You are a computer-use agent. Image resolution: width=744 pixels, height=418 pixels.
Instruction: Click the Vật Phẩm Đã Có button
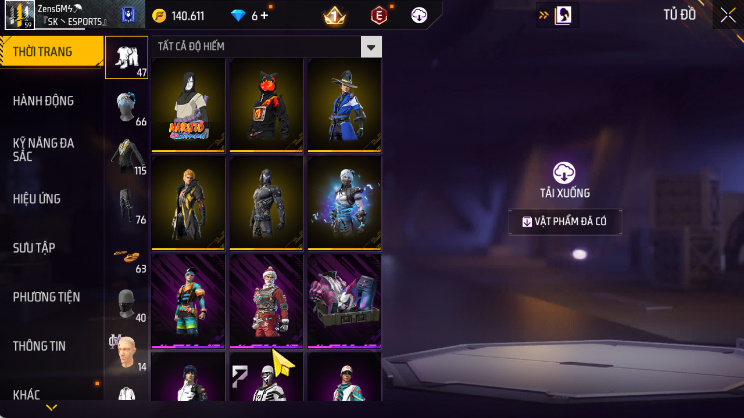(565, 222)
